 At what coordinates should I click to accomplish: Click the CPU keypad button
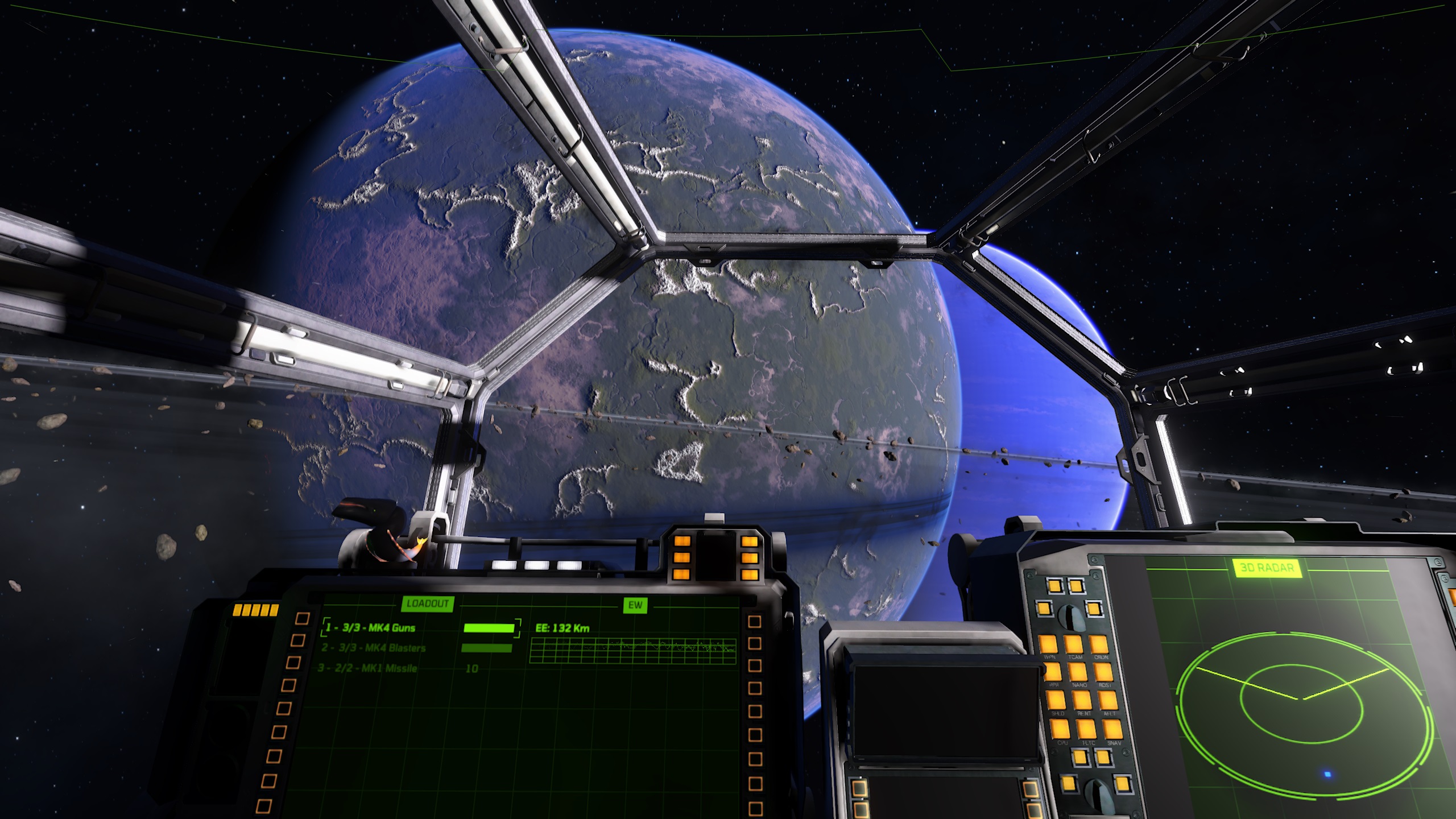(x=1061, y=729)
